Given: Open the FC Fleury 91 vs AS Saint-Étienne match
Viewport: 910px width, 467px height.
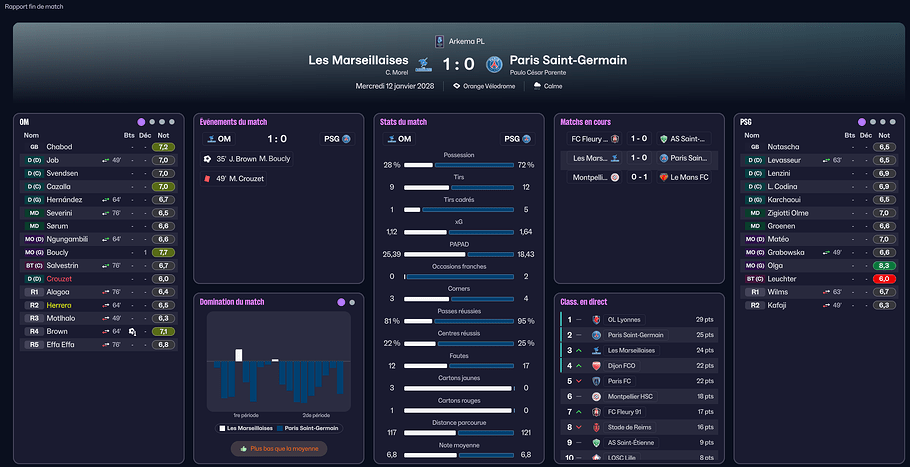Looking at the screenshot, I should pos(638,139).
